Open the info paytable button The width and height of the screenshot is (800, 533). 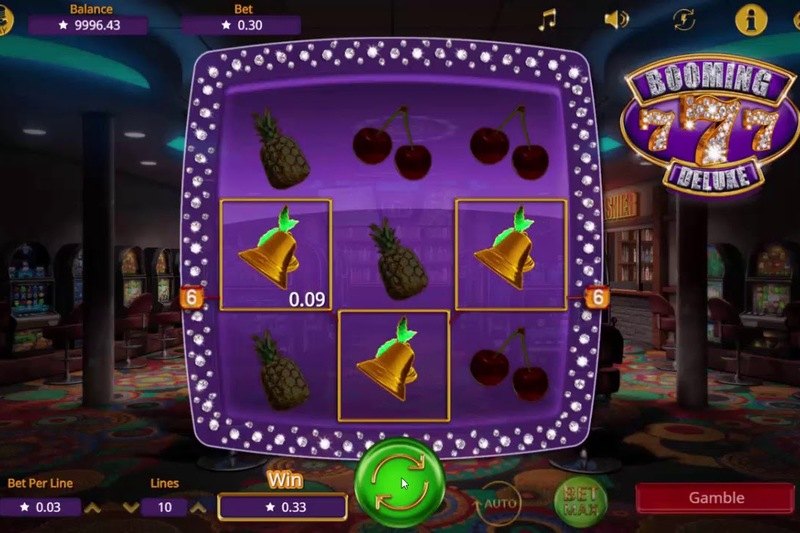(x=750, y=19)
